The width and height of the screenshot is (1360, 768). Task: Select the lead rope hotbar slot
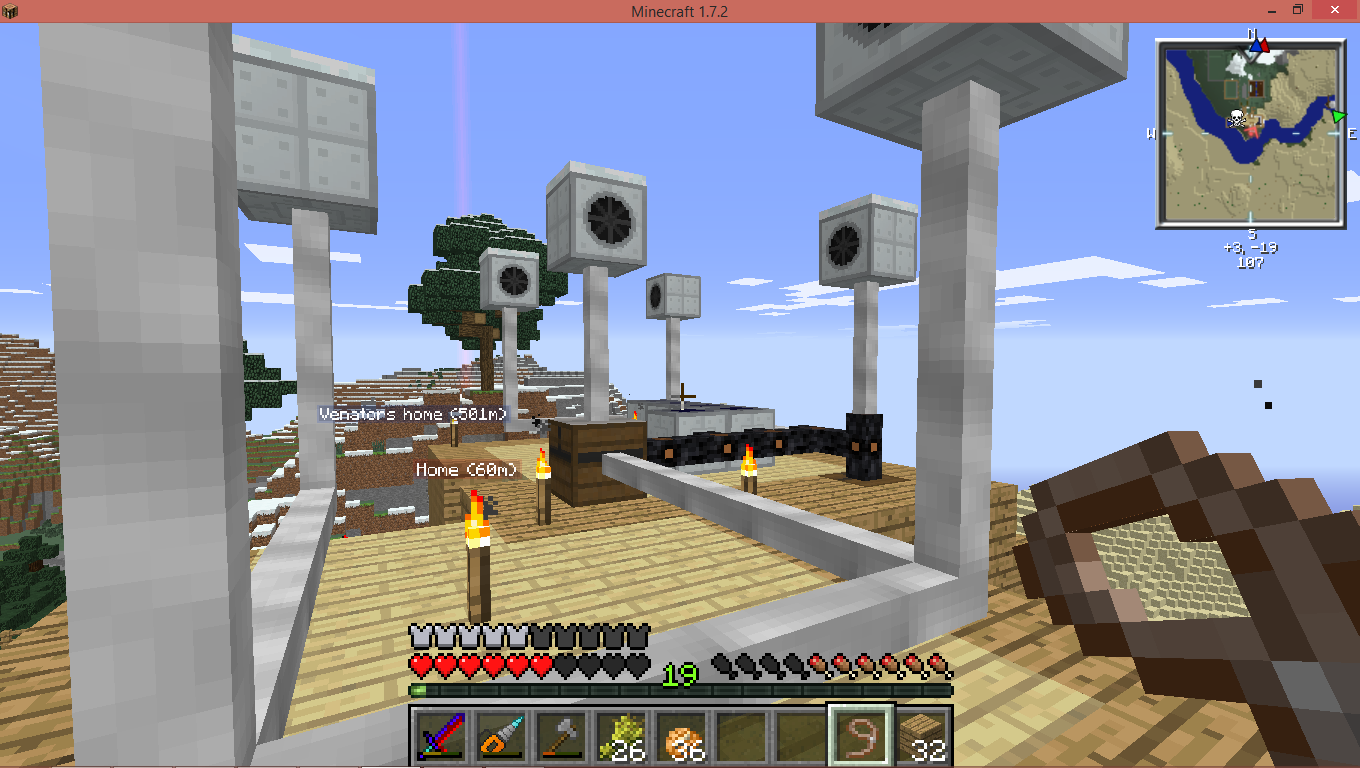[x=861, y=738]
